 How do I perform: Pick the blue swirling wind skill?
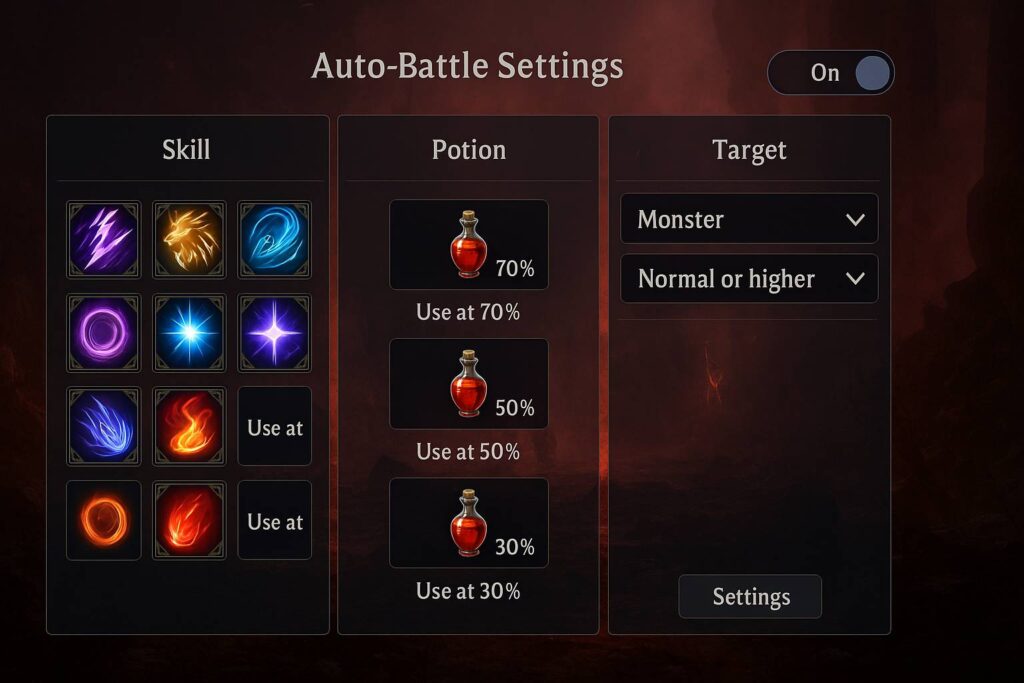click(x=274, y=239)
